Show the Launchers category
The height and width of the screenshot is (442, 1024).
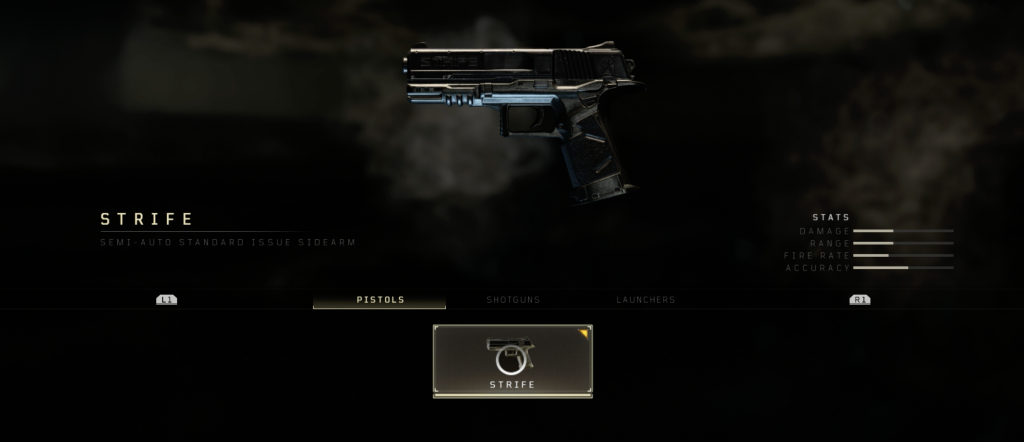click(645, 300)
